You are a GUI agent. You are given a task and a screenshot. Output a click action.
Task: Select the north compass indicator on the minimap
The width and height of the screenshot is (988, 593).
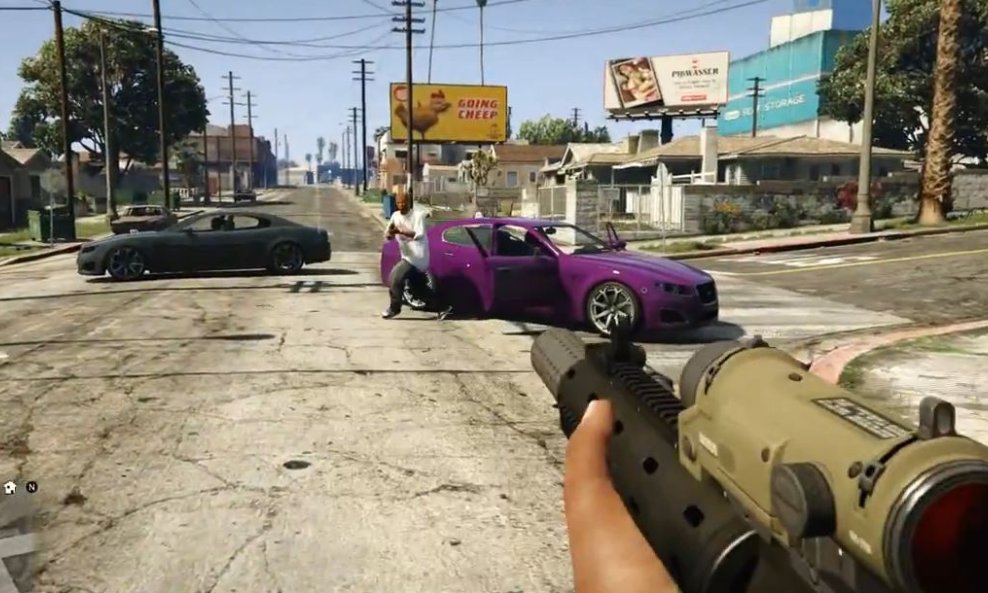(x=31, y=487)
